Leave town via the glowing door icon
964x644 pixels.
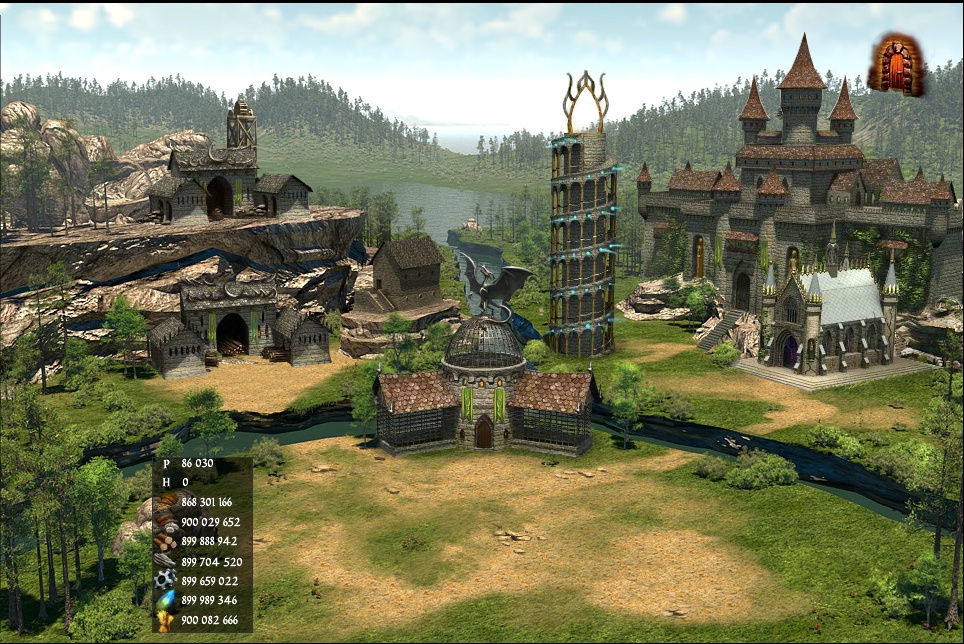pos(896,66)
